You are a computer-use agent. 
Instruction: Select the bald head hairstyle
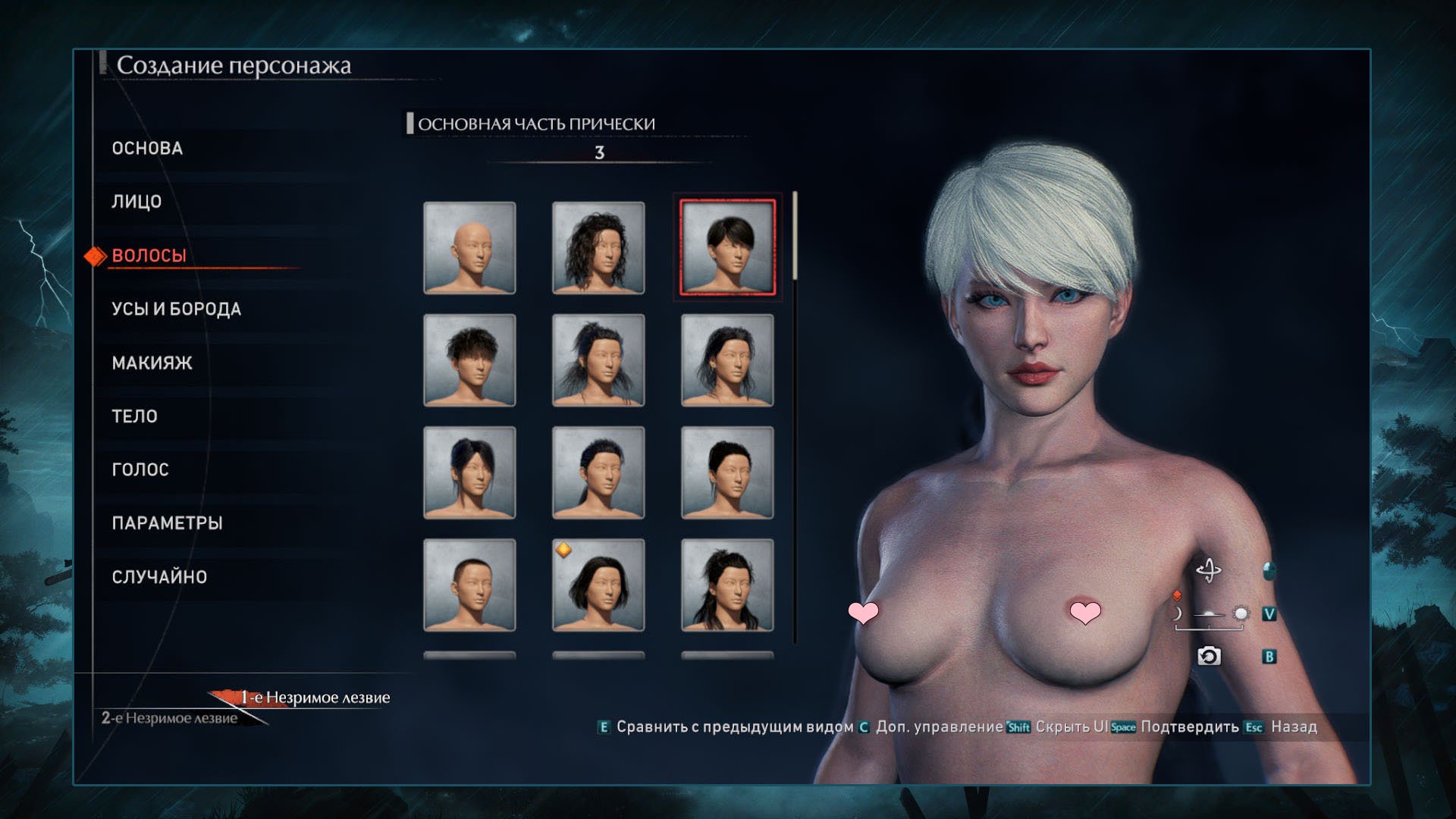[469, 247]
